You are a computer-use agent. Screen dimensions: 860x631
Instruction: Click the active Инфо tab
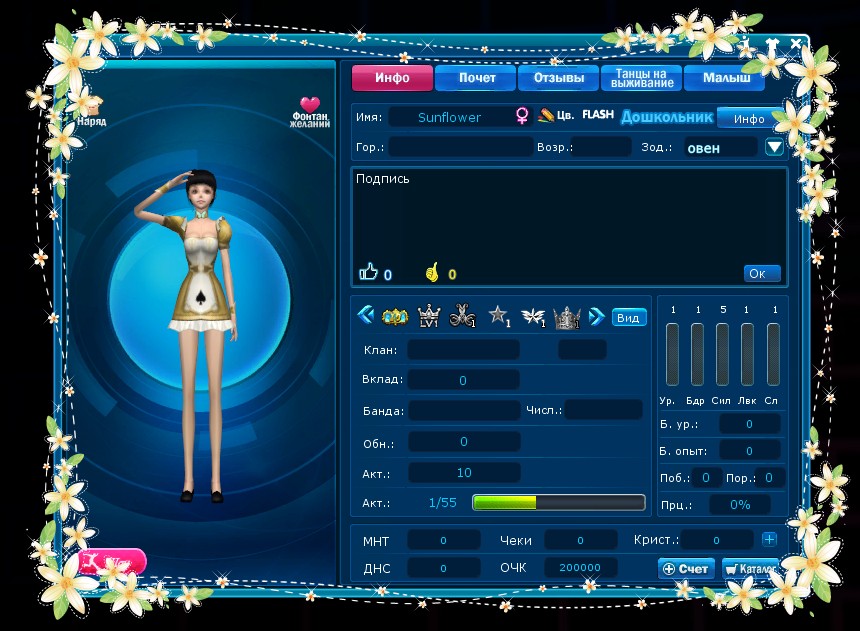tap(392, 78)
